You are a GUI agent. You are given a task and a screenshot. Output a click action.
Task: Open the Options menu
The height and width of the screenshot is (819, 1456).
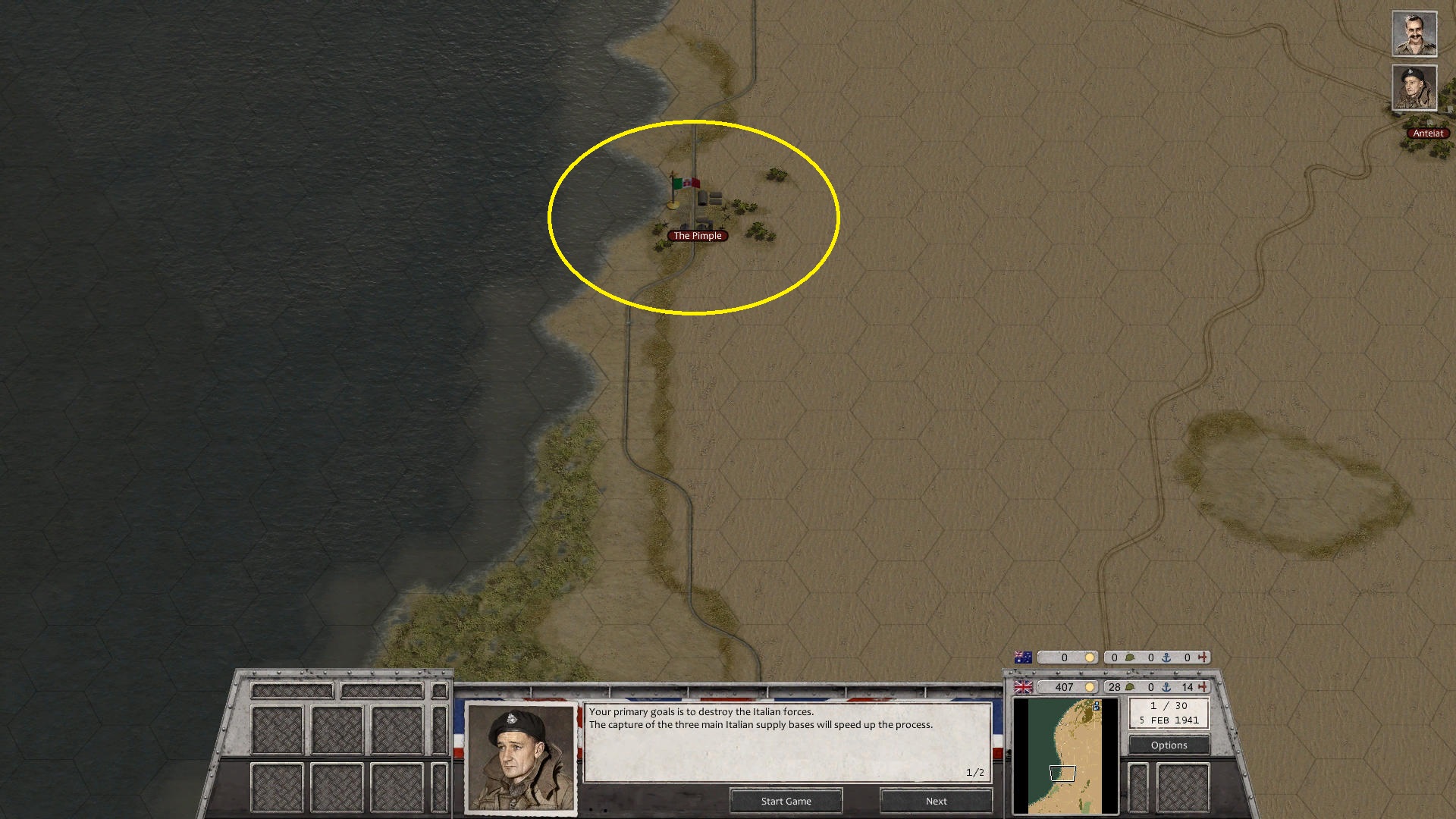click(x=1169, y=745)
